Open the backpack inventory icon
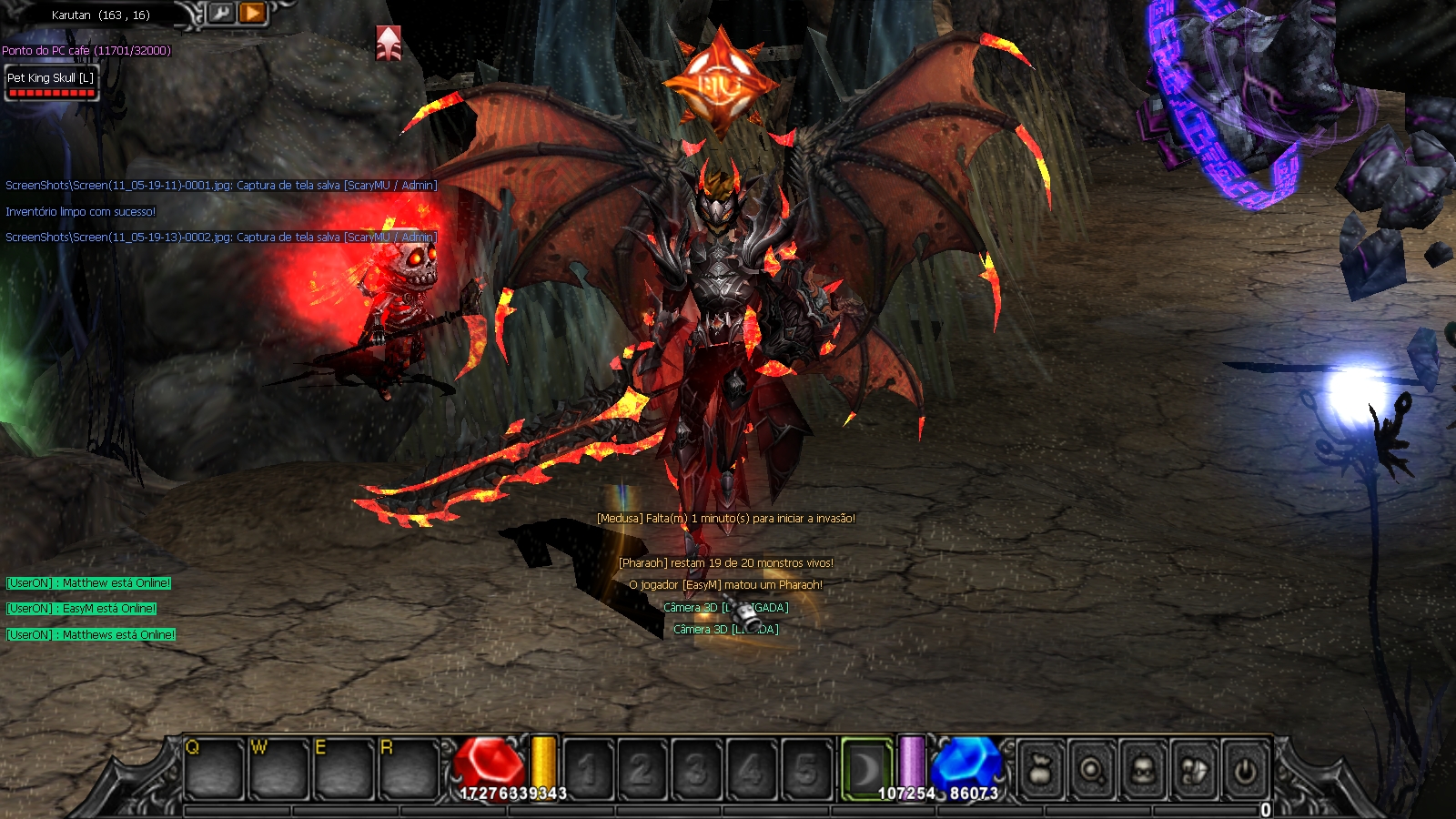 click(x=1144, y=771)
